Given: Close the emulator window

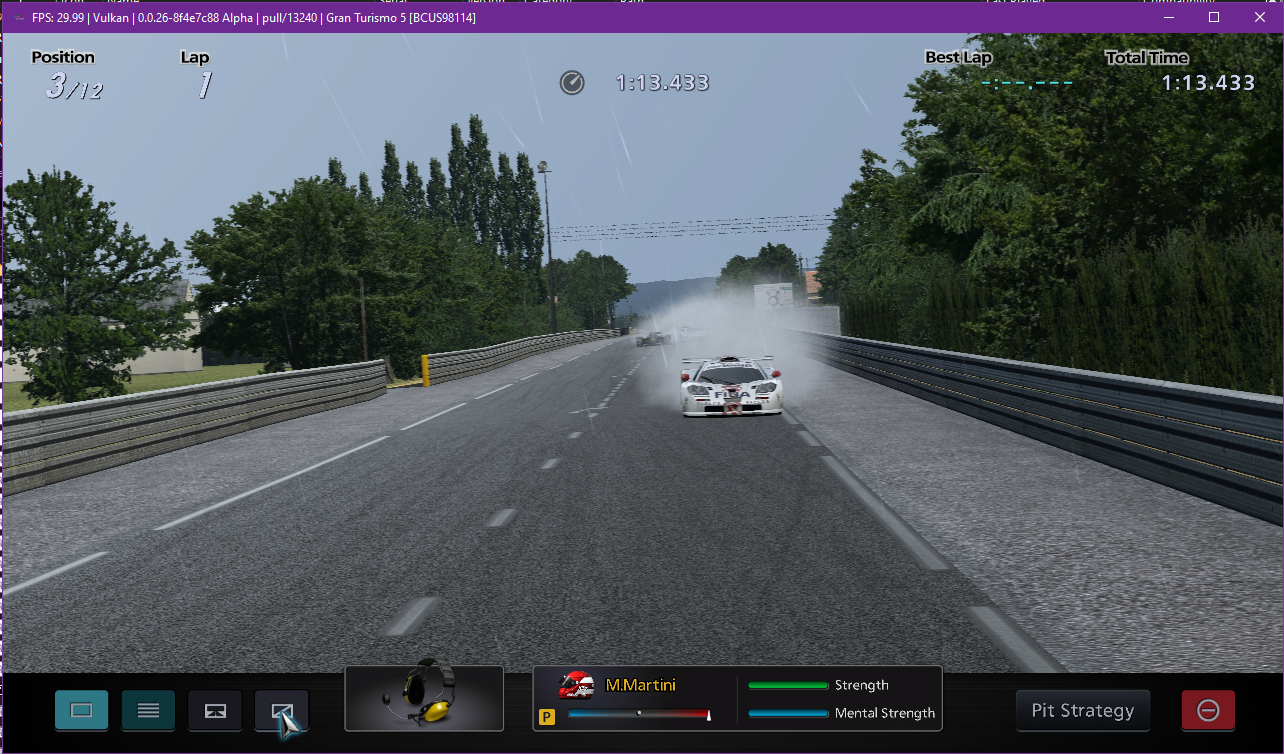Looking at the screenshot, I should point(1259,17).
